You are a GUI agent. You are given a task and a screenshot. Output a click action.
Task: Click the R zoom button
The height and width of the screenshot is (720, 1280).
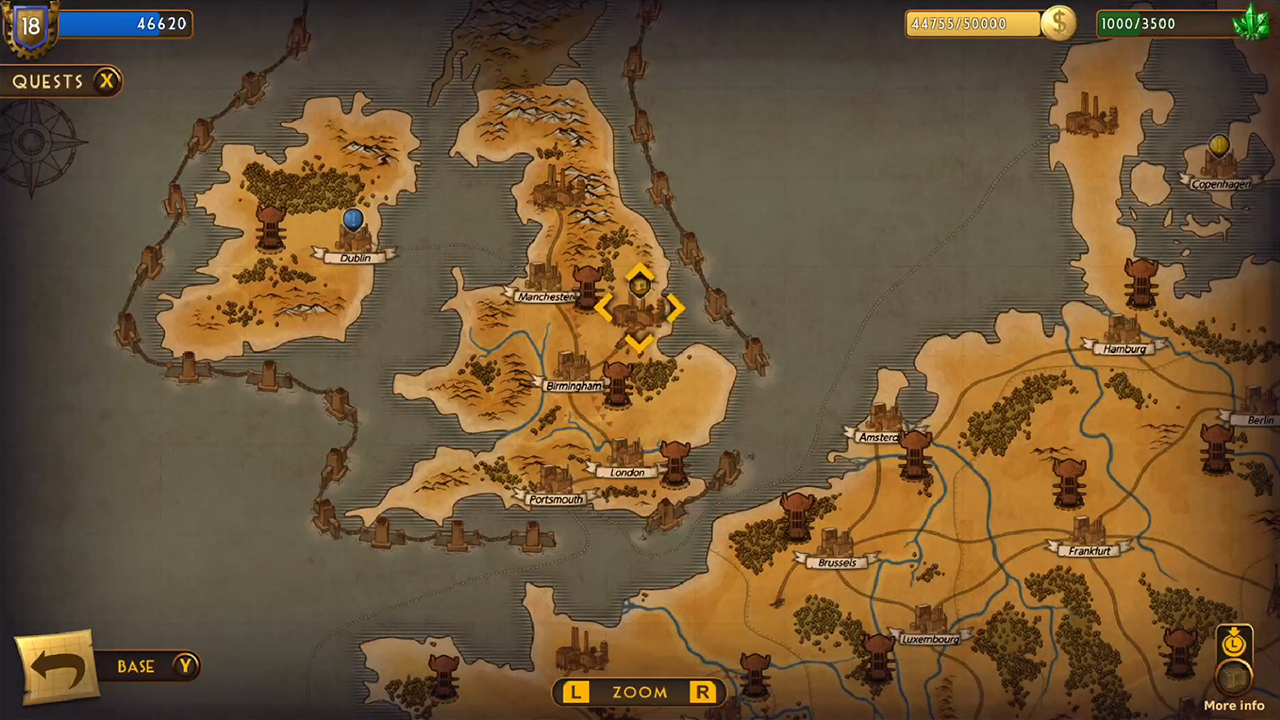[x=702, y=692]
